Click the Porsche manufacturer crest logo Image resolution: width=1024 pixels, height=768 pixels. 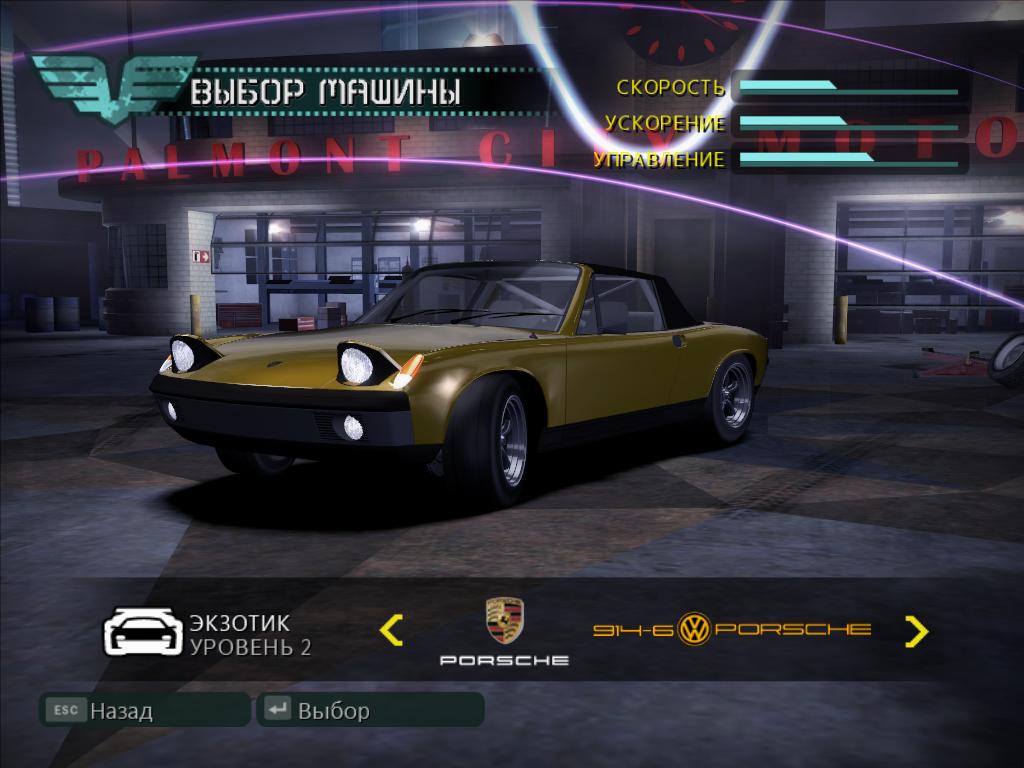[504, 622]
